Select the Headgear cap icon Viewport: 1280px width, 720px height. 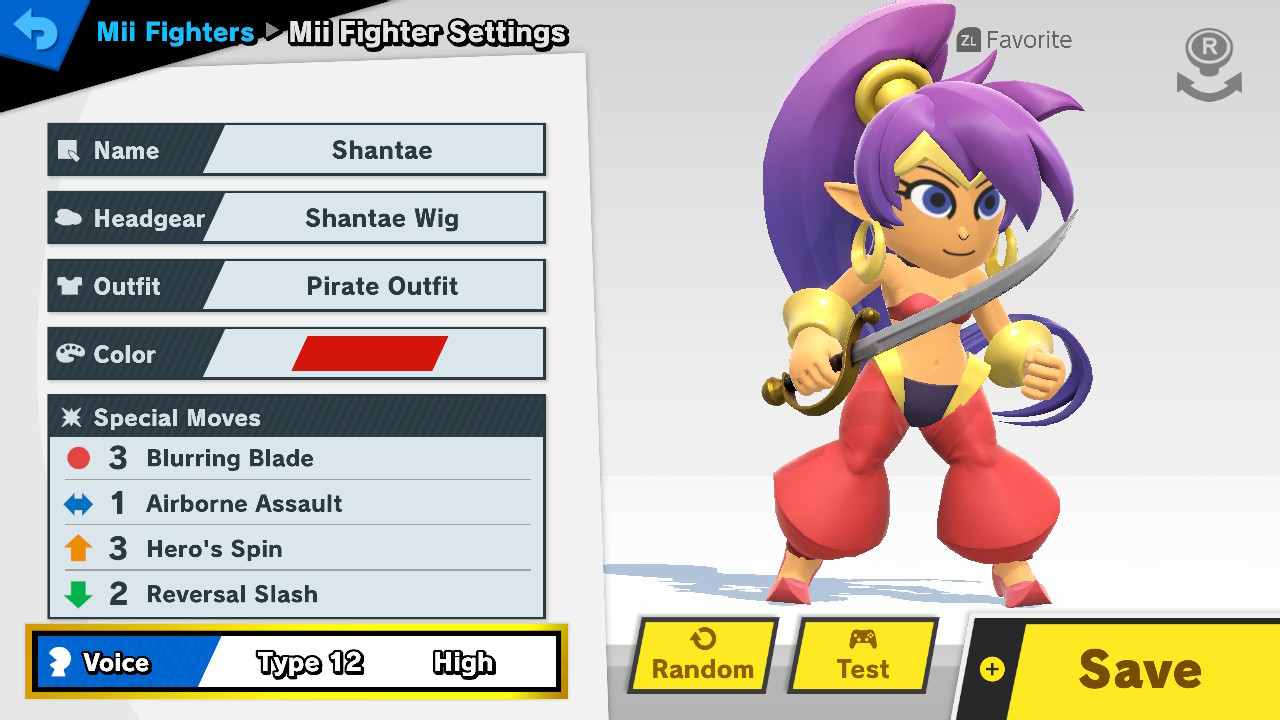click(x=70, y=217)
